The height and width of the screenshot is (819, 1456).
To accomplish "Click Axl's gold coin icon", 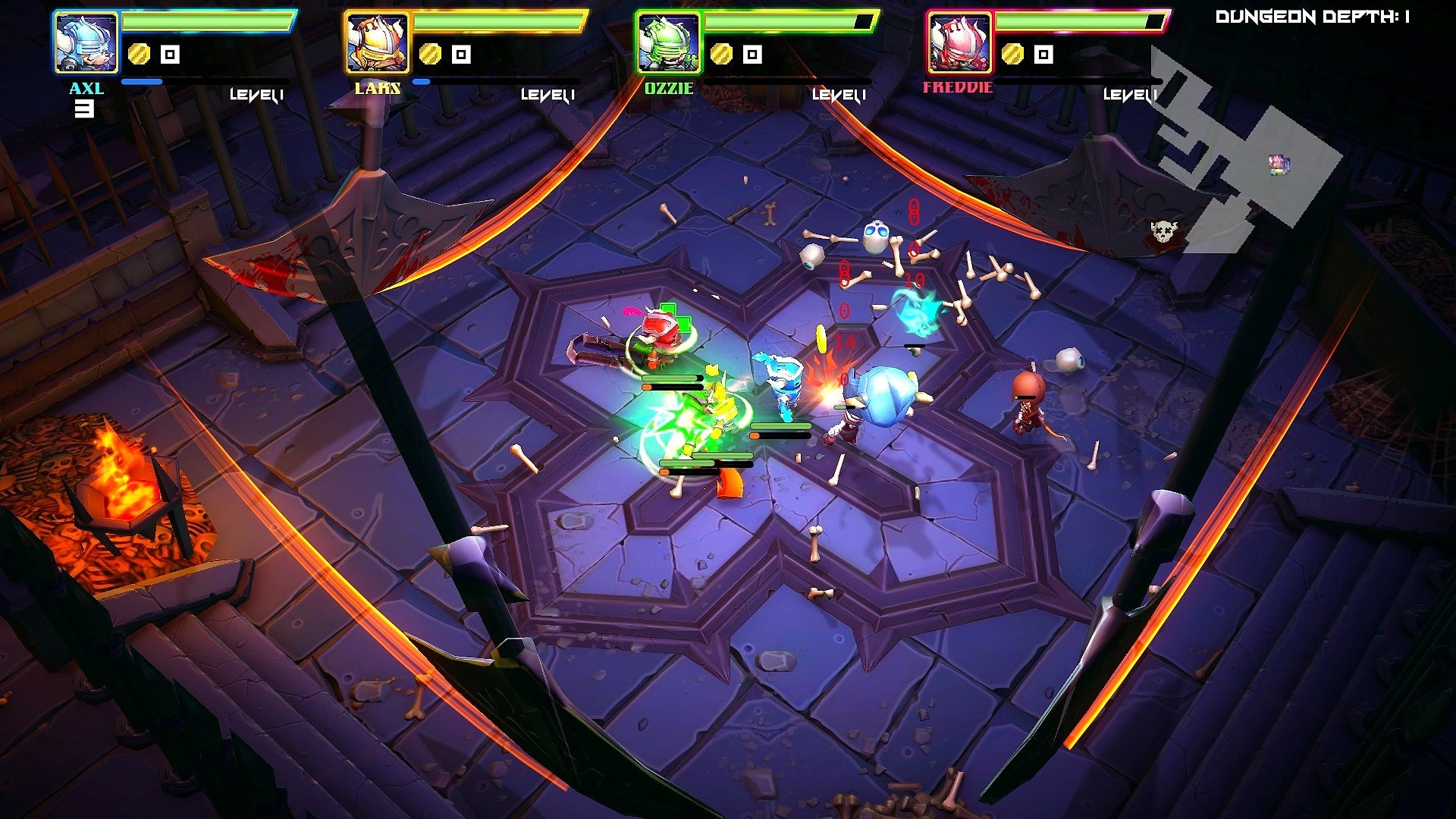I will tap(139, 54).
